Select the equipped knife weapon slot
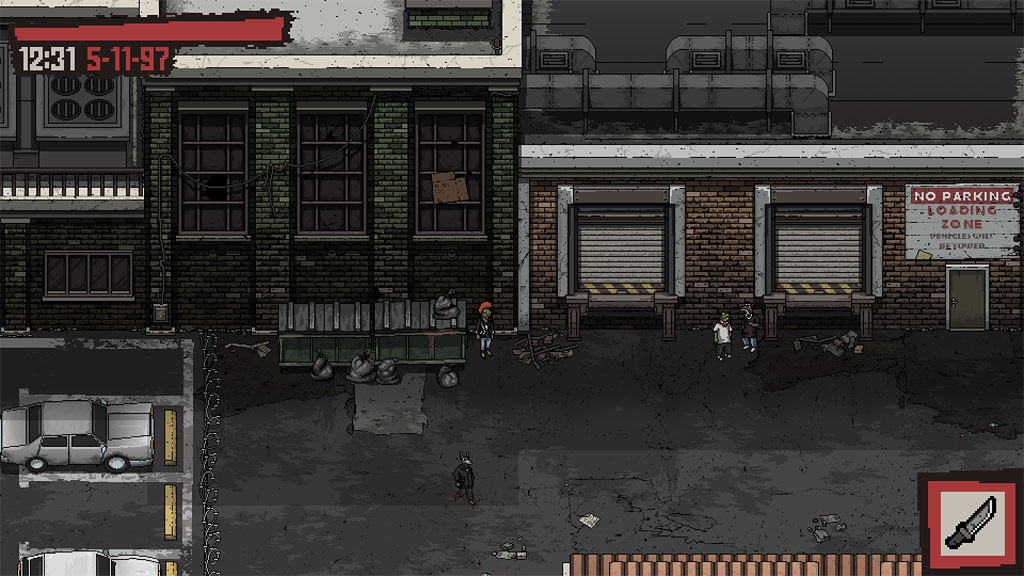This screenshot has height=576, width=1024. tap(970, 522)
